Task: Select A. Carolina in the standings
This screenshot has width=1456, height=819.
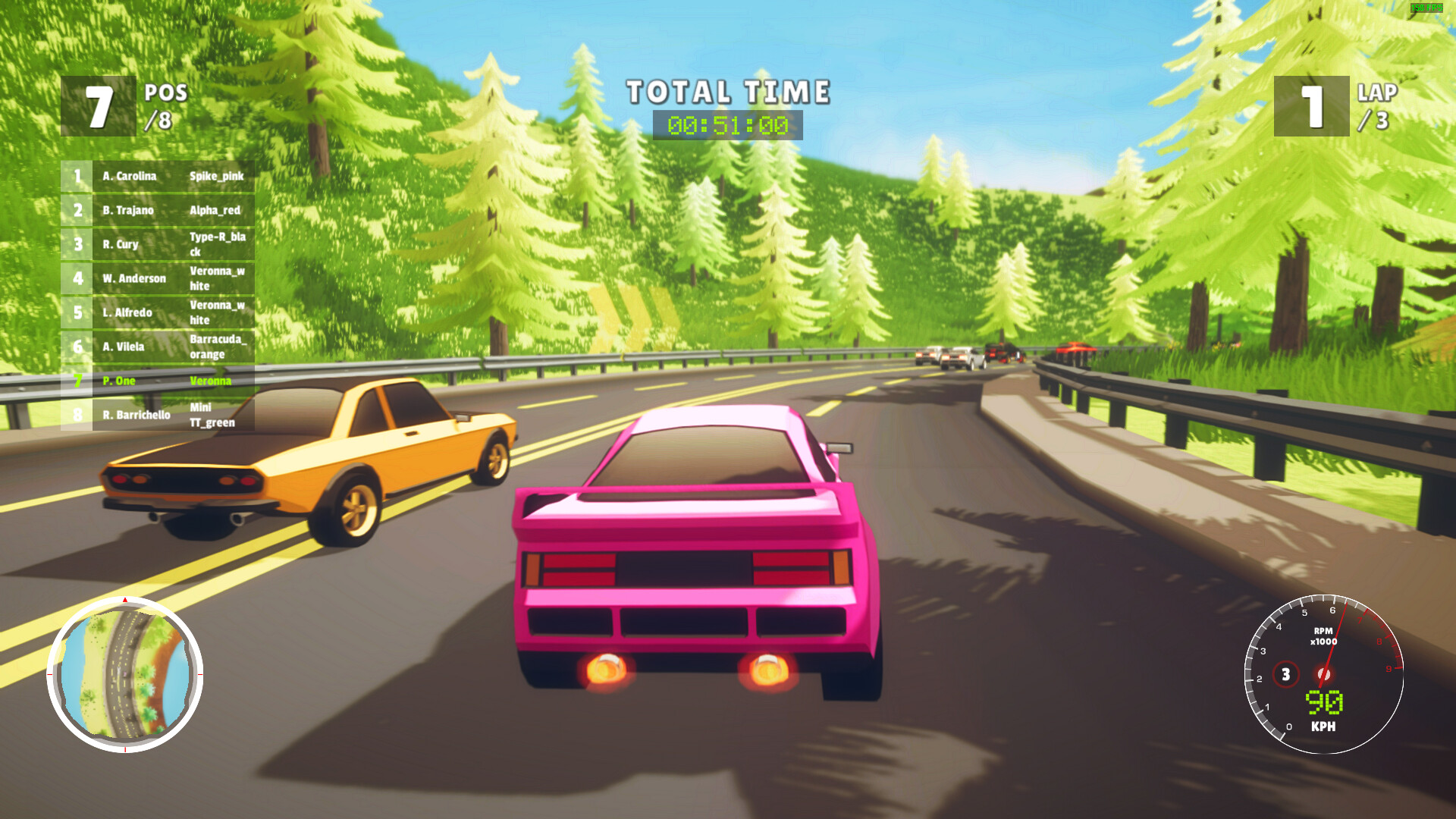Action: click(x=159, y=176)
